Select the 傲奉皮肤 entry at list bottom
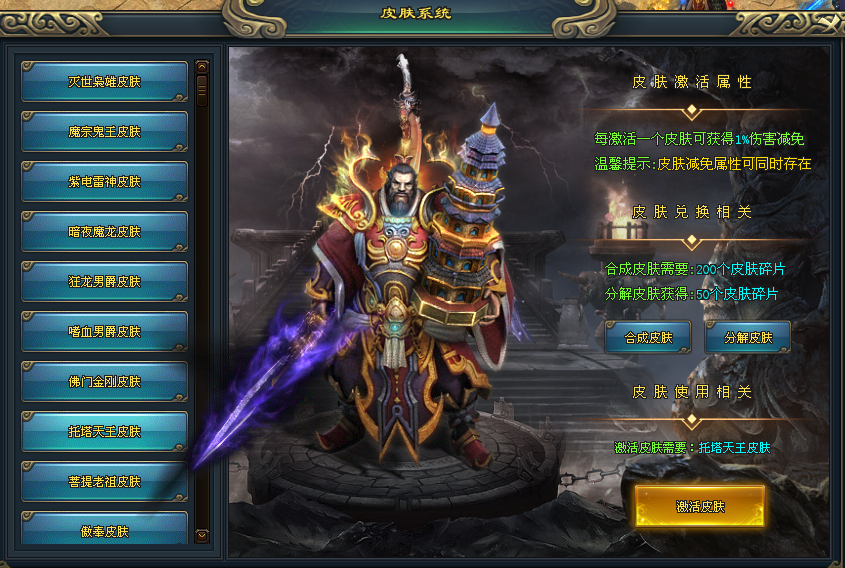 click(104, 530)
